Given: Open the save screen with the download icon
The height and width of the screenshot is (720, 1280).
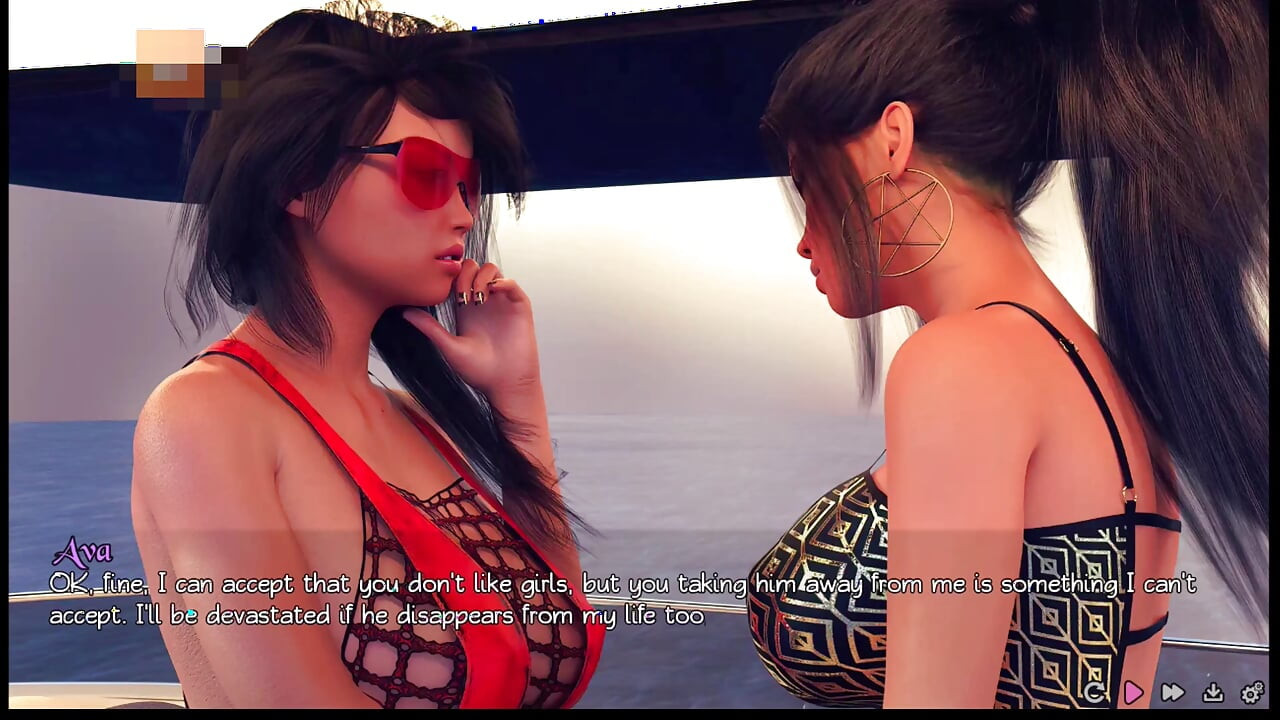Looking at the screenshot, I should [x=1213, y=692].
